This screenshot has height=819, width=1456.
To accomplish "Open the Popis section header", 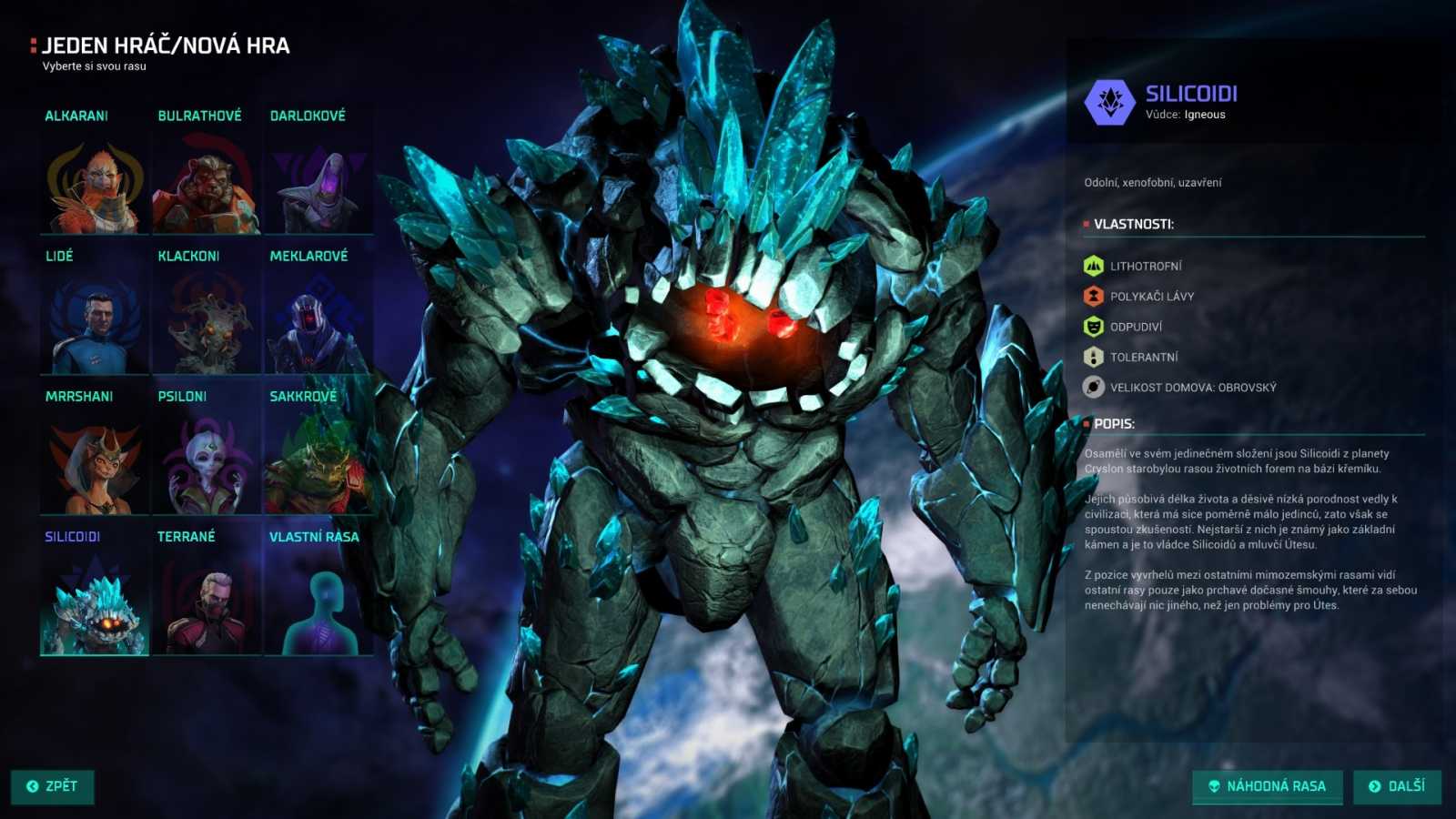I will 1113,423.
